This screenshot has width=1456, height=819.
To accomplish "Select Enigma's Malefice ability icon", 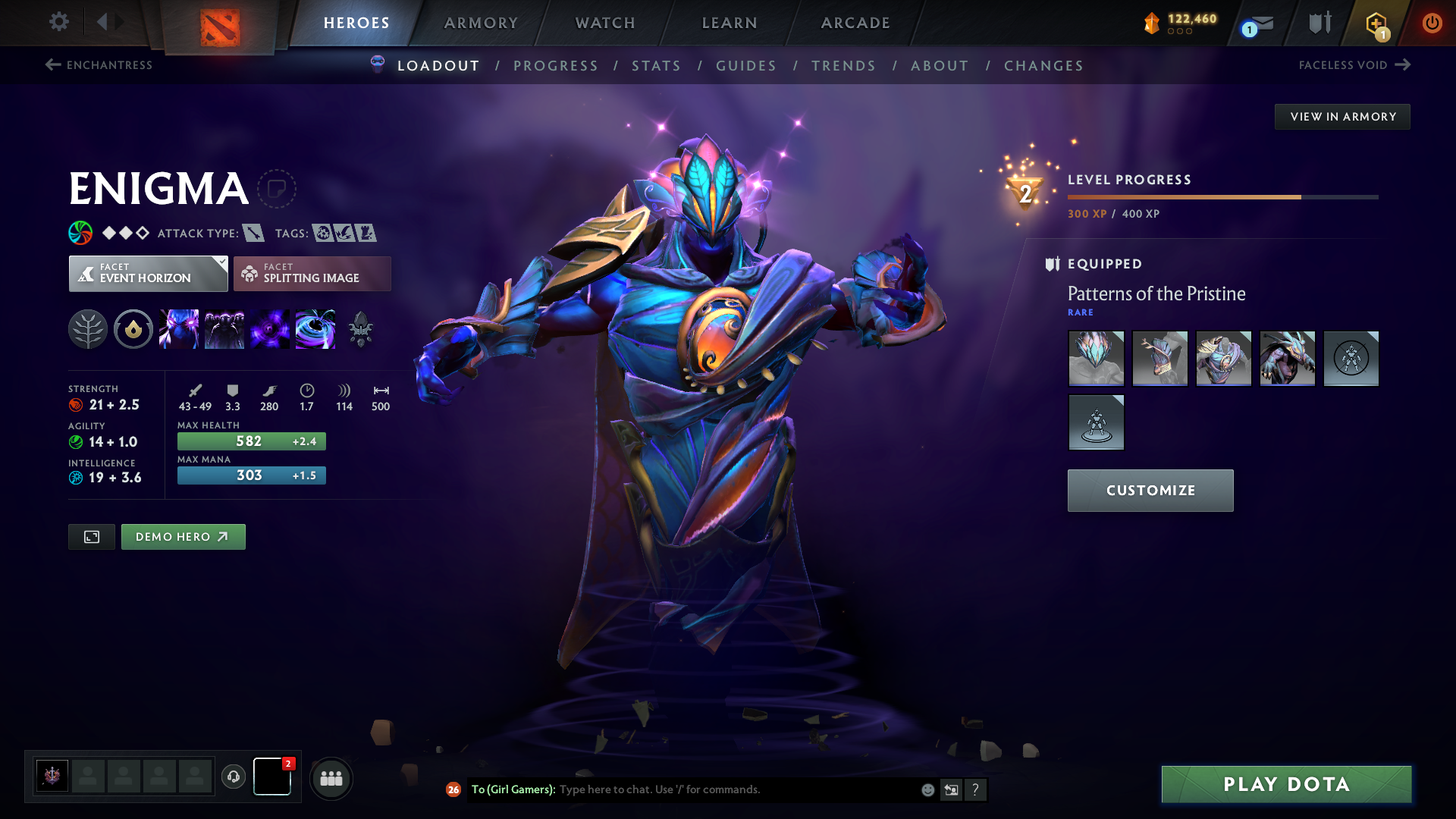I will coord(179,328).
